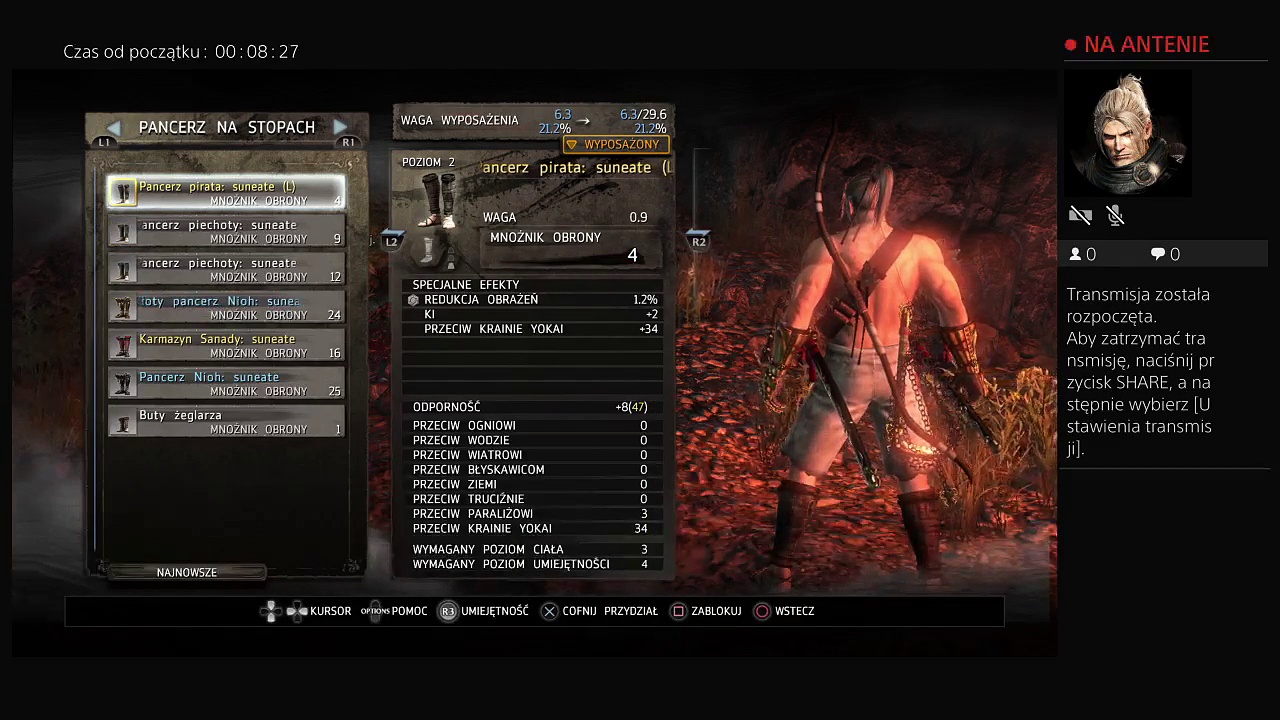Select Pancerz Nioh: suneate with defense 25

[226, 383]
